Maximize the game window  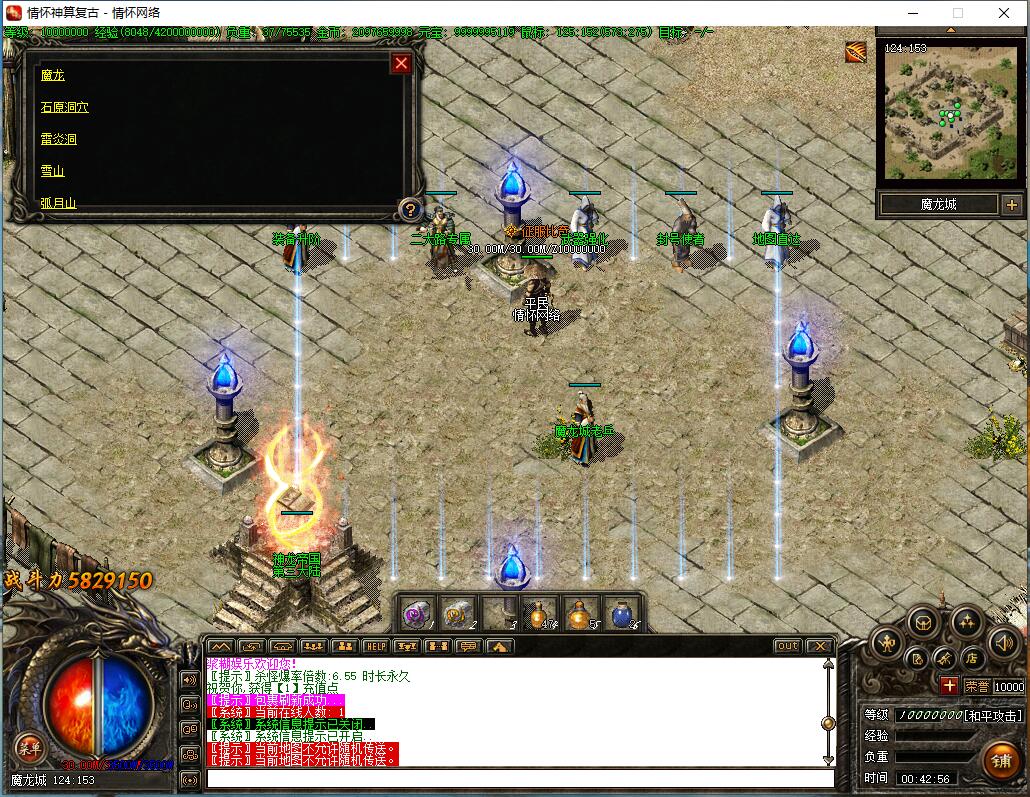(957, 13)
